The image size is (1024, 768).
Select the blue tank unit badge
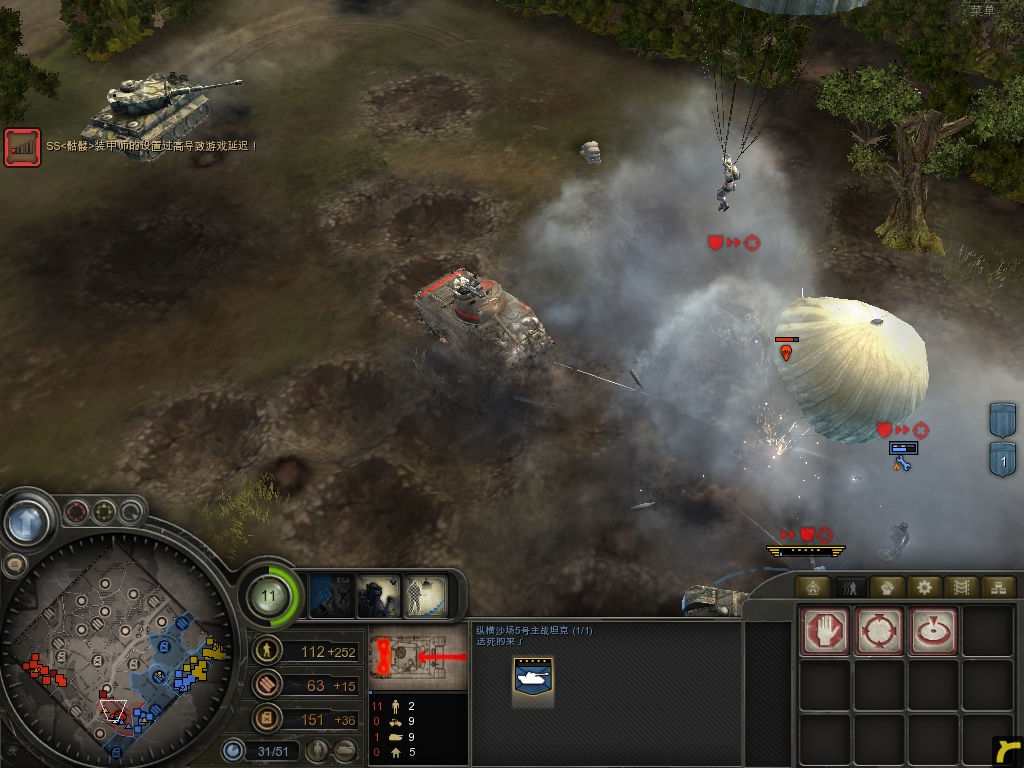[x=532, y=679]
